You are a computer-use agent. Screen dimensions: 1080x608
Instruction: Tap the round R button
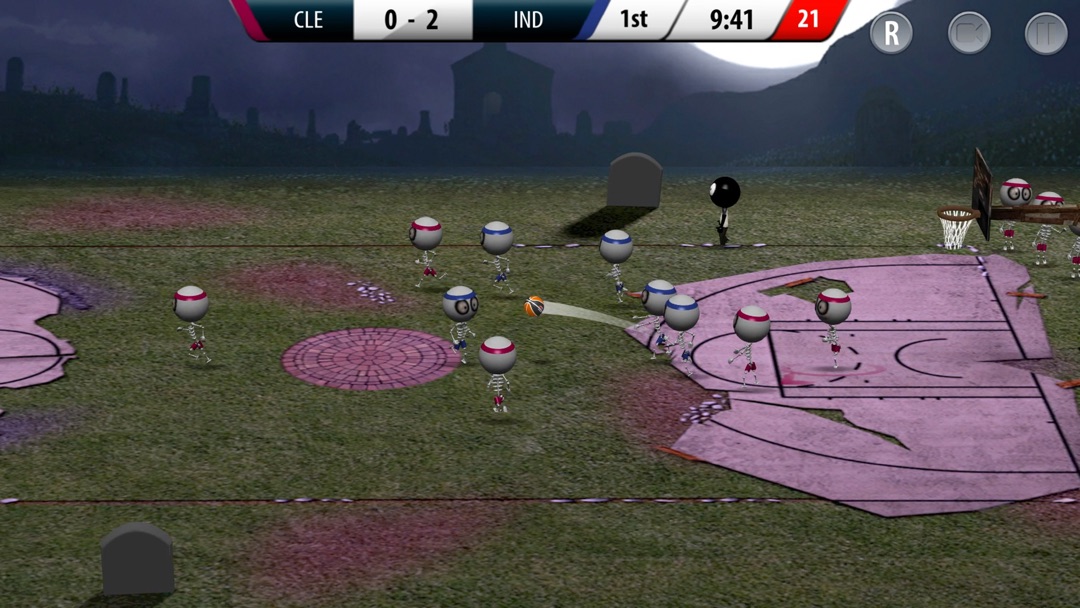click(x=891, y=33)
